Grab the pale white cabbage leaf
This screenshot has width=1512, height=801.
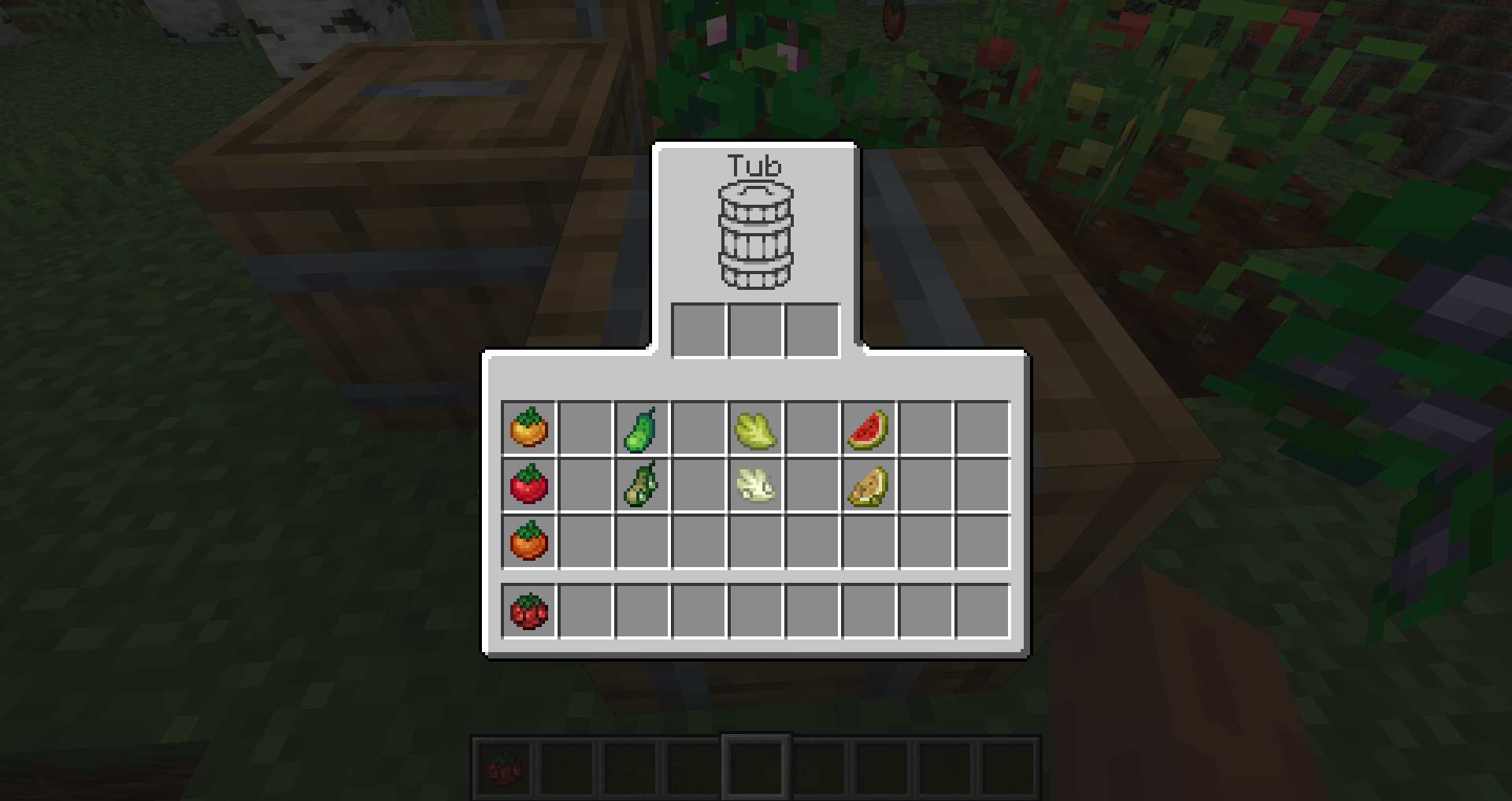pos(756,486)
